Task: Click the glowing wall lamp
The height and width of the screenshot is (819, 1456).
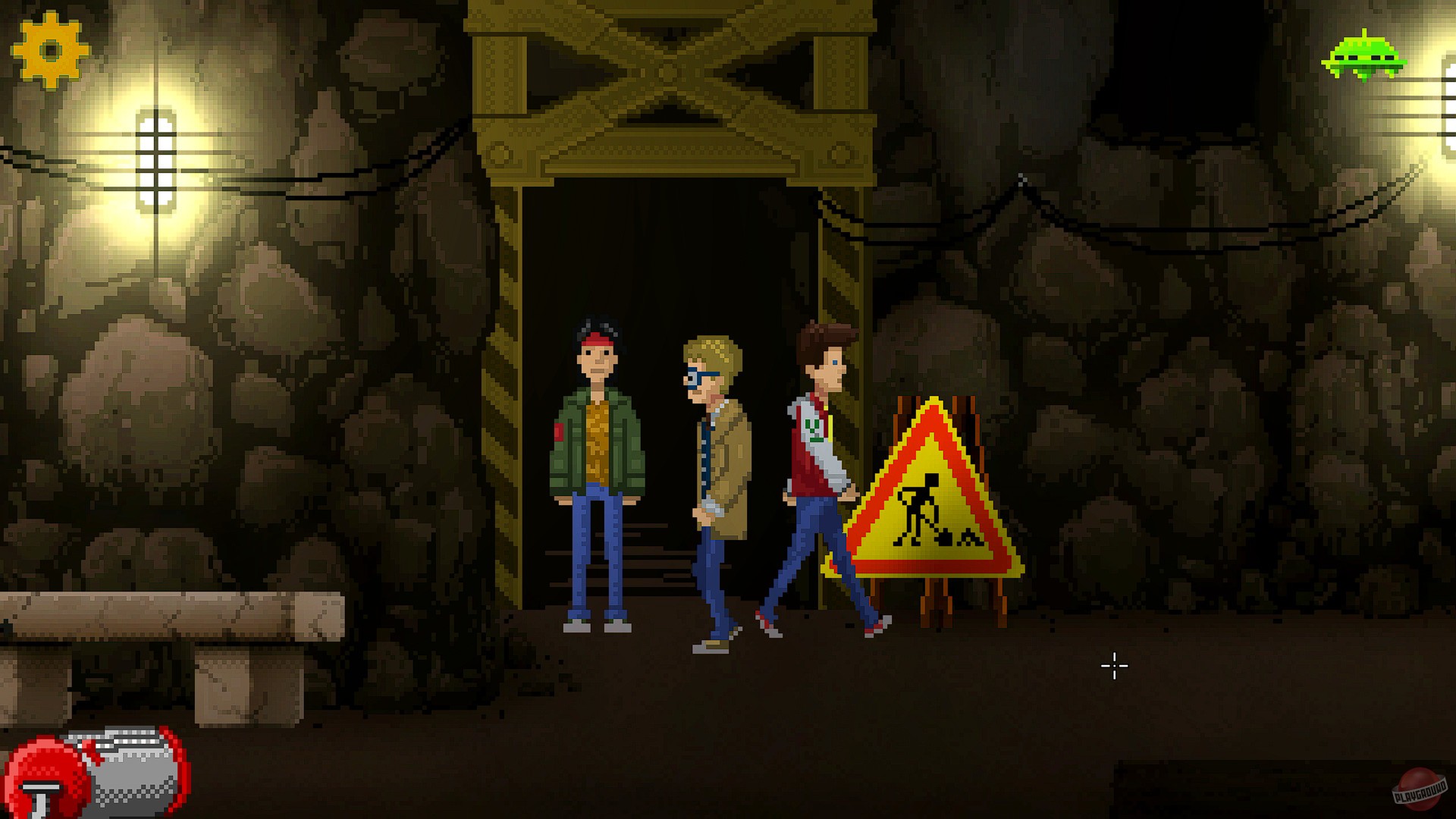Action: point(155,163)
